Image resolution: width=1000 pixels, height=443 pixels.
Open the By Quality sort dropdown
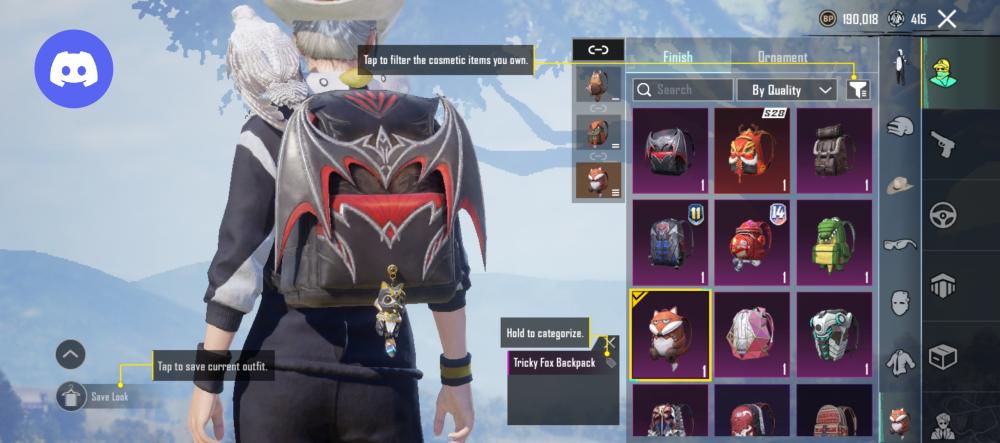coord(787,90)
